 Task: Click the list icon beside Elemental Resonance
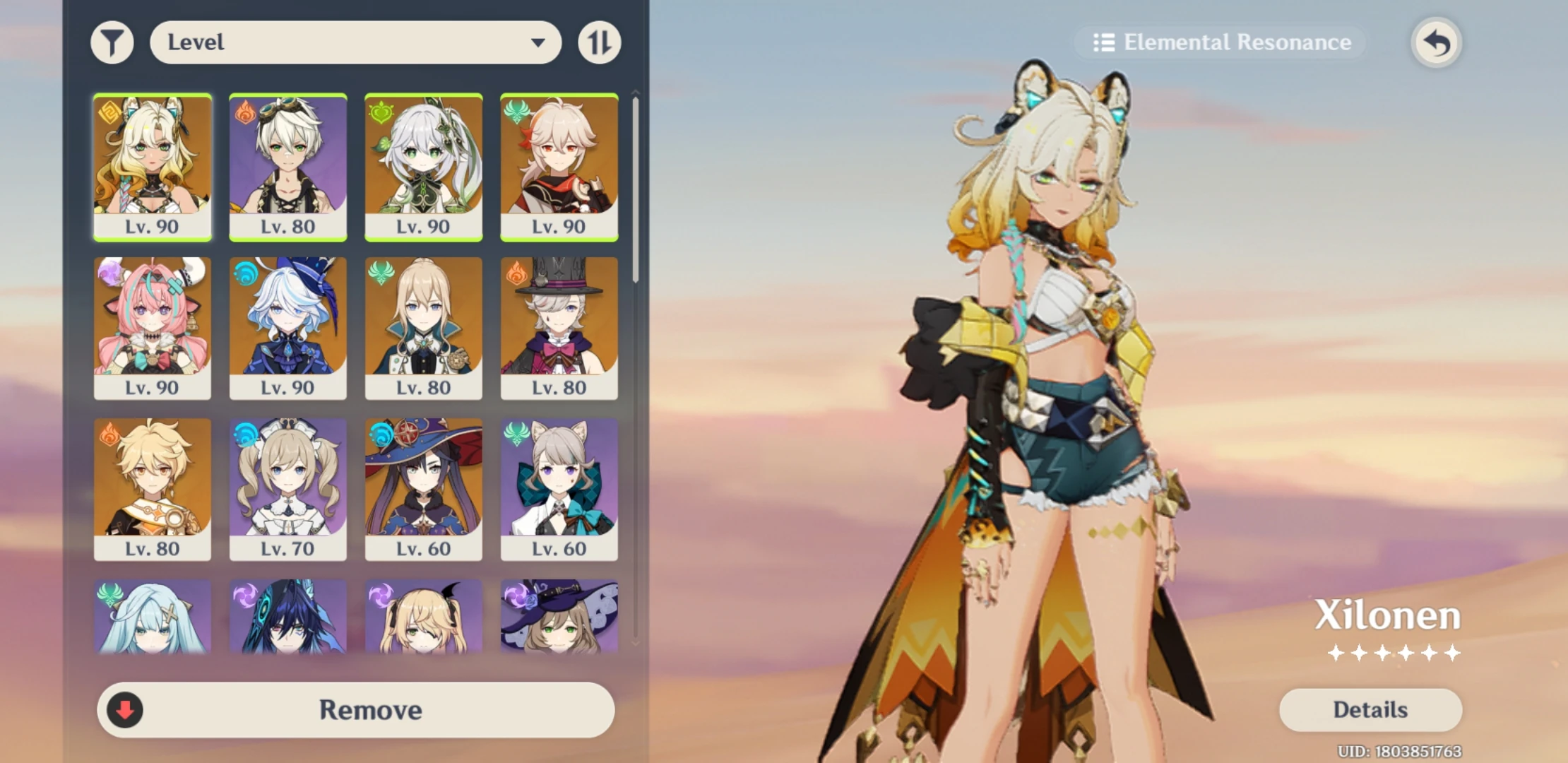pos(1105,42)
